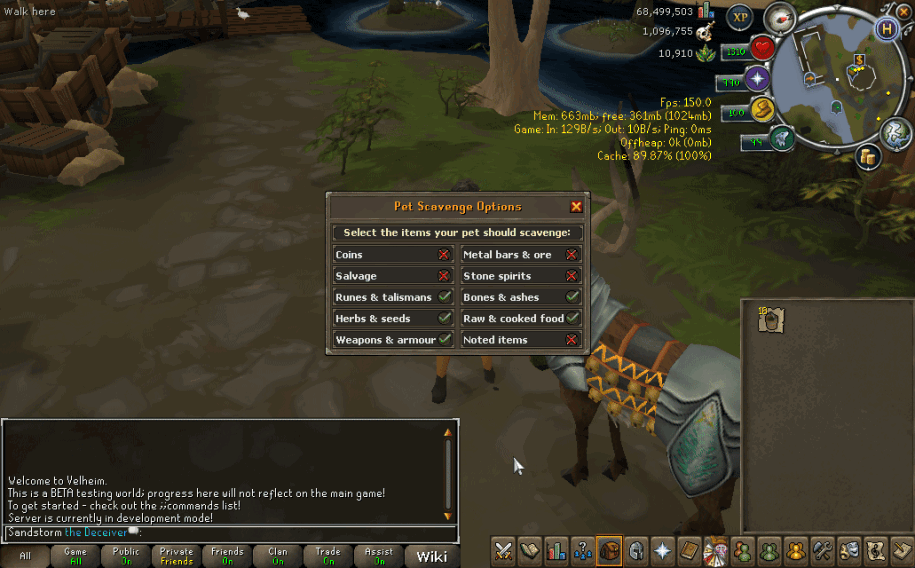Switch to the Friends chat tab
Screen dimensions: 915x568
pyautogui.click(x=227, y=556)
